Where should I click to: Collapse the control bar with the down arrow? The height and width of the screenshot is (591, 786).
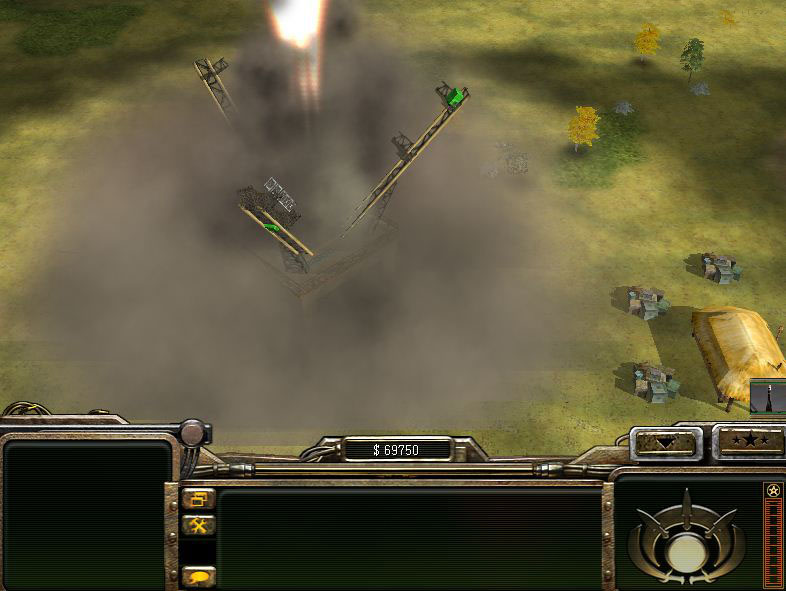click(666, 442)
